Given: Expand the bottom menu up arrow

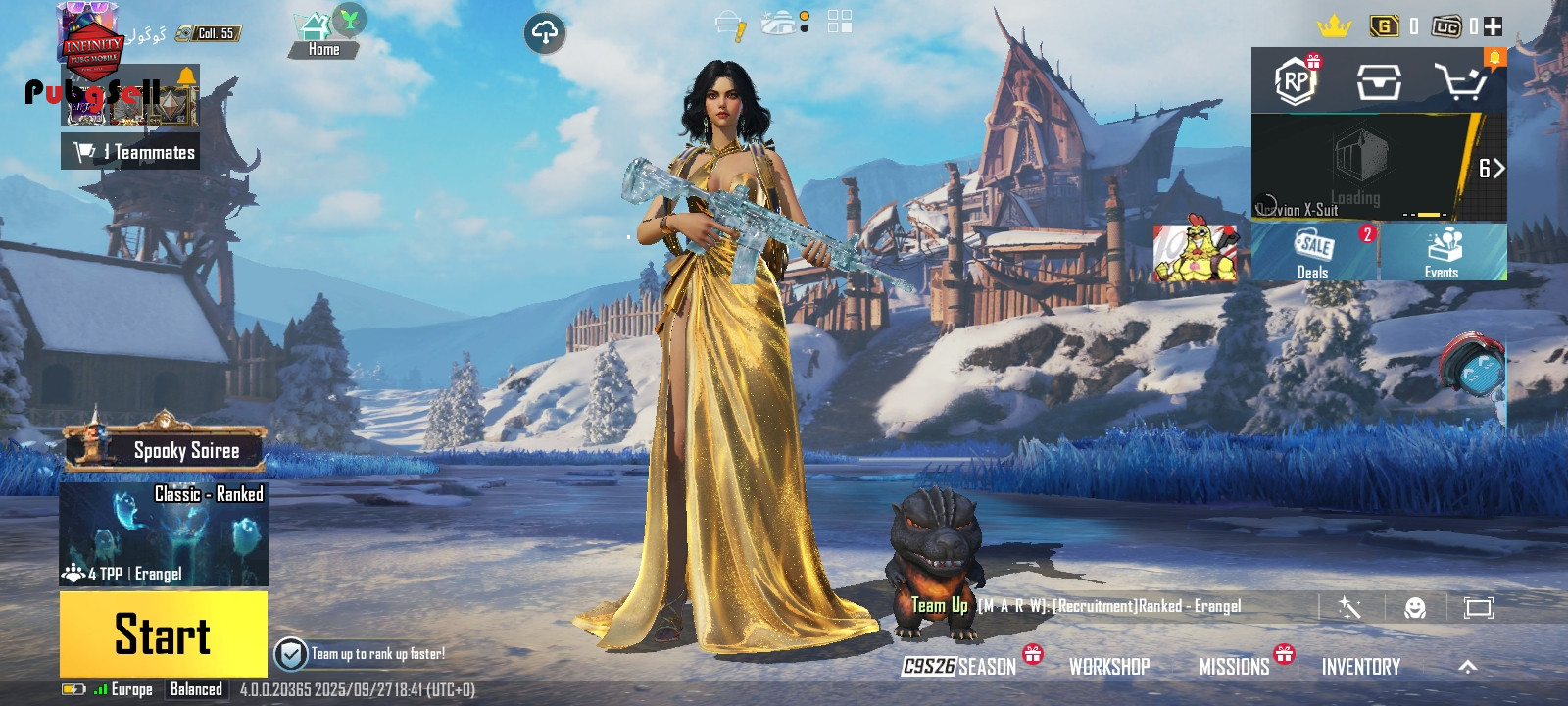Looking at the screenshot, I should click(x=1467, y=667).
